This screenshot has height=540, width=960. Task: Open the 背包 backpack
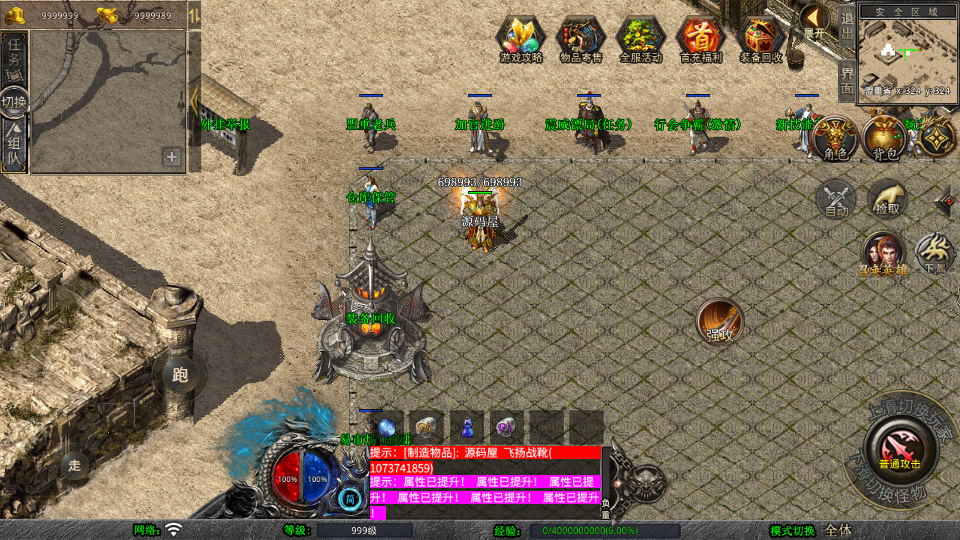[885, 138]
